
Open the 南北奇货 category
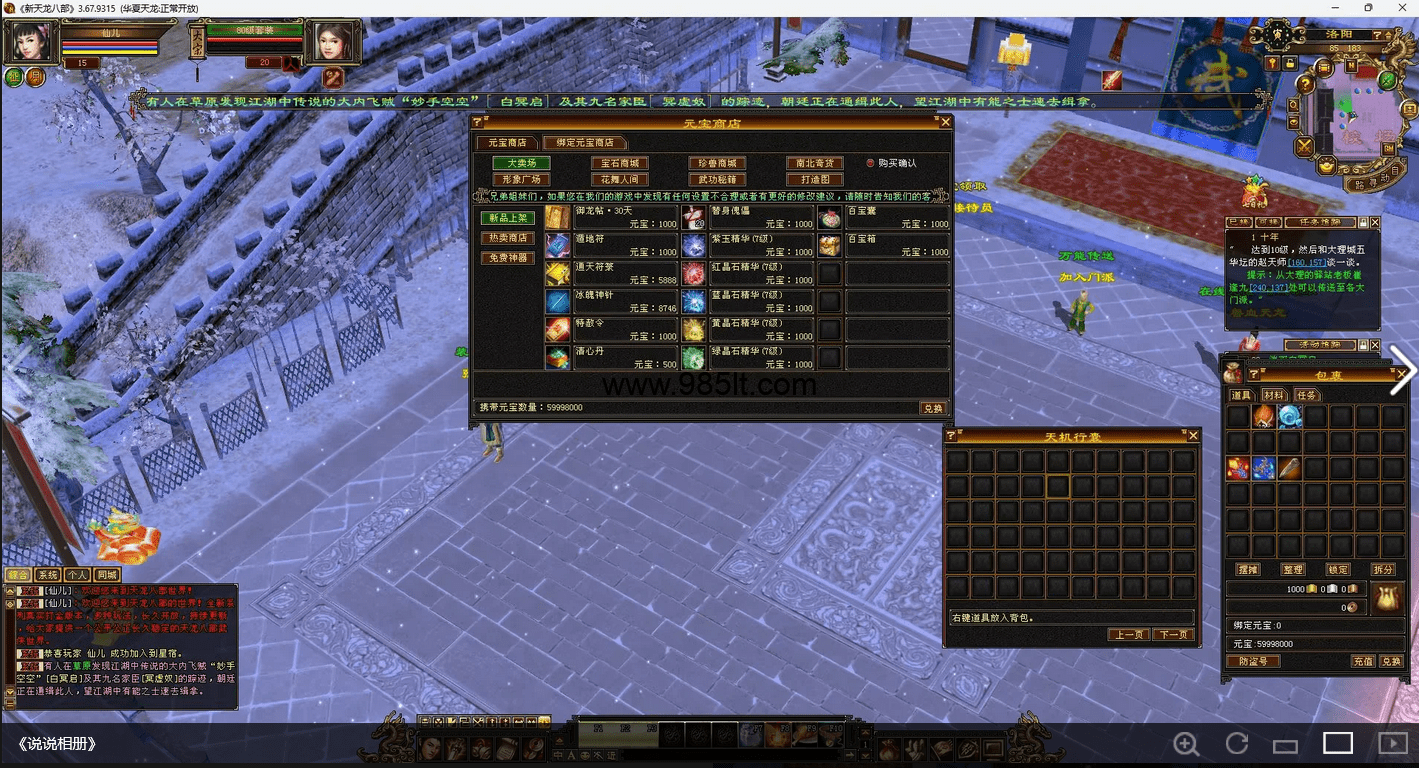814,163
